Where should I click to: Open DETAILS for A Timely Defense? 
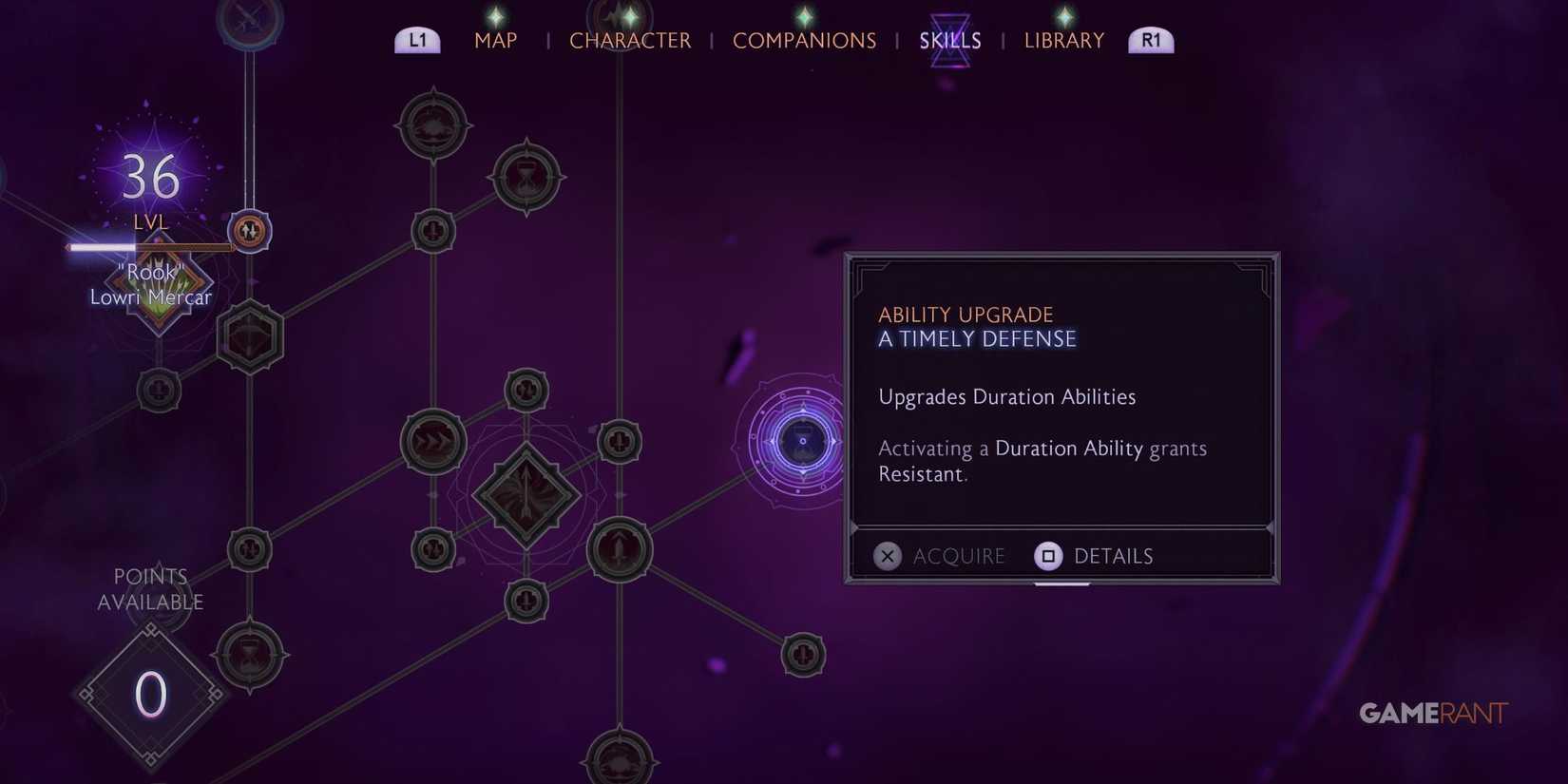1094,556
